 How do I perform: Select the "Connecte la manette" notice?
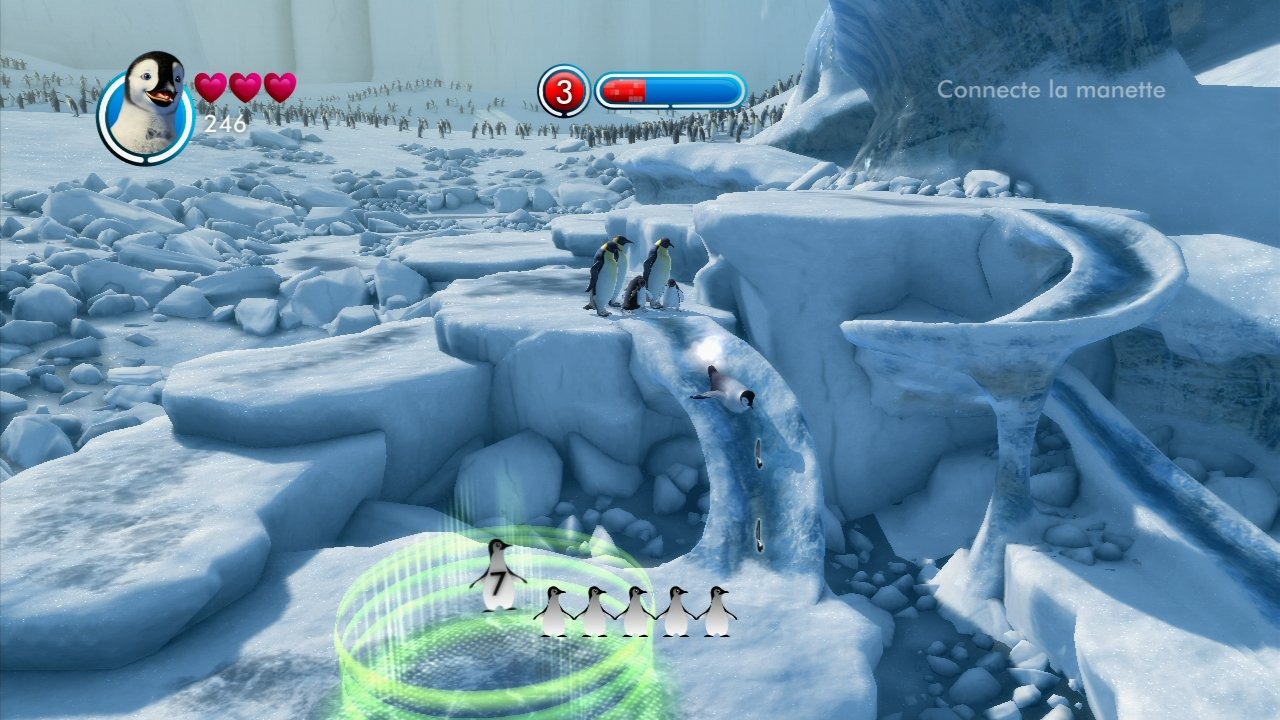(1050, 90)
